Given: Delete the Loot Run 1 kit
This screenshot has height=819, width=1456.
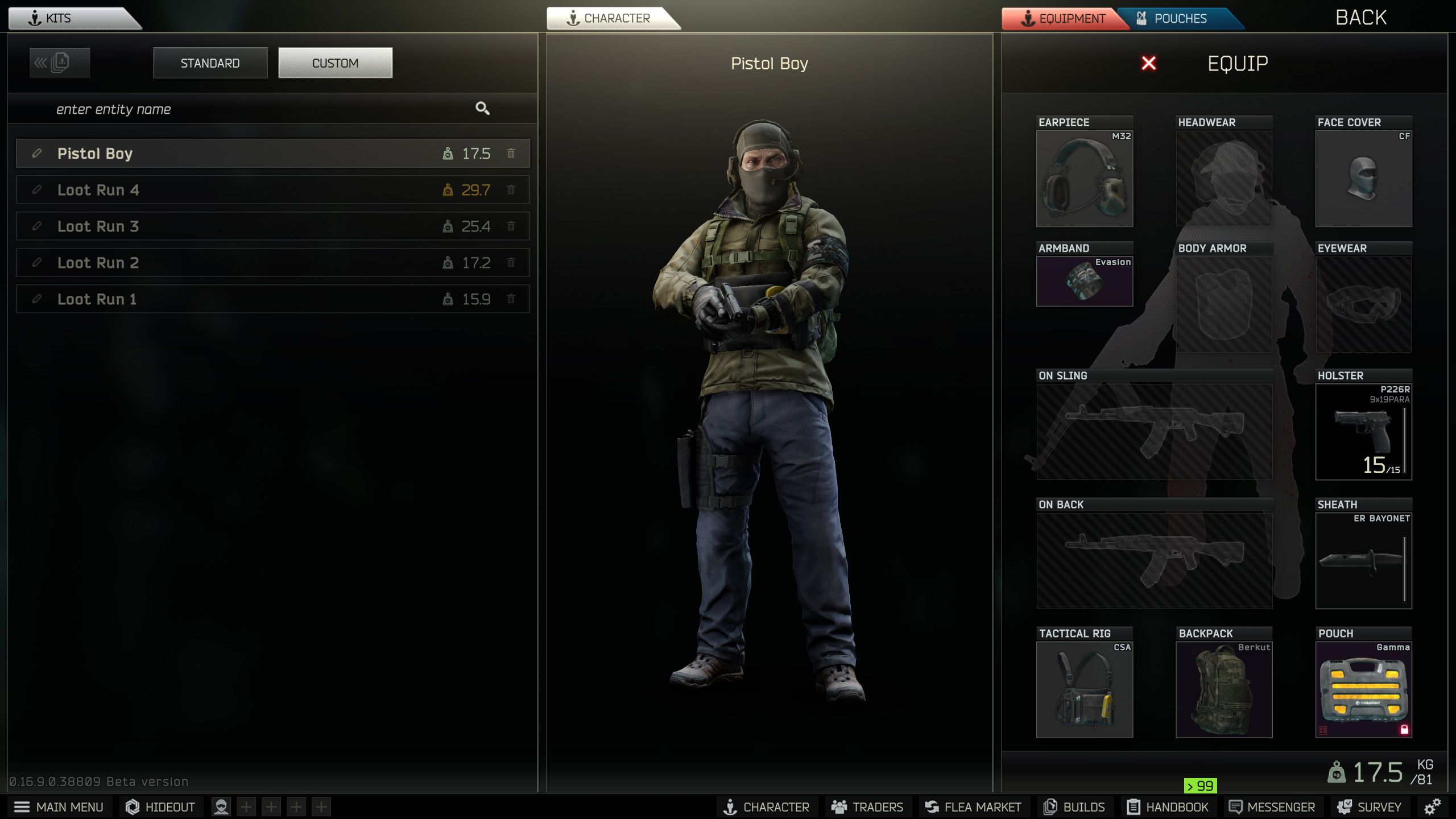Looking at the screenshot, I should (x=511, y=299).
